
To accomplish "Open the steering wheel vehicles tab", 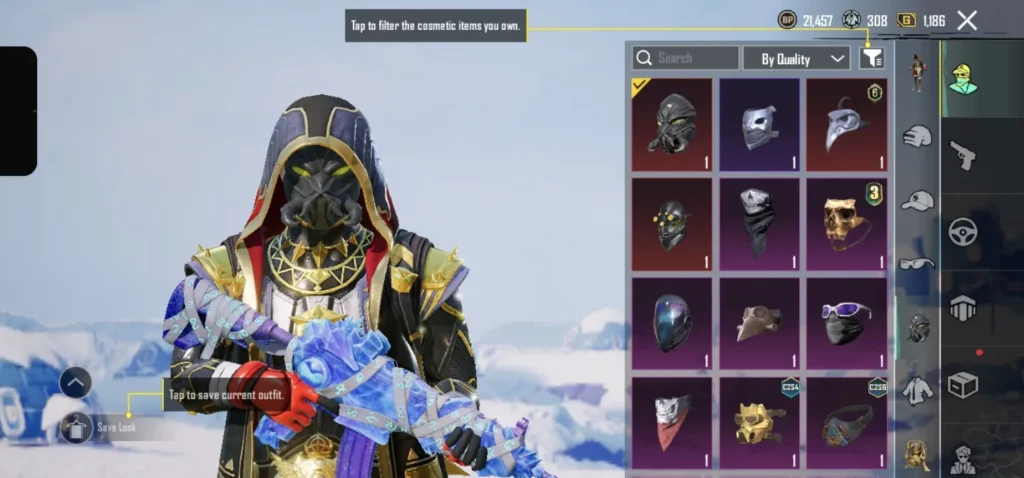I will [964, 232].
